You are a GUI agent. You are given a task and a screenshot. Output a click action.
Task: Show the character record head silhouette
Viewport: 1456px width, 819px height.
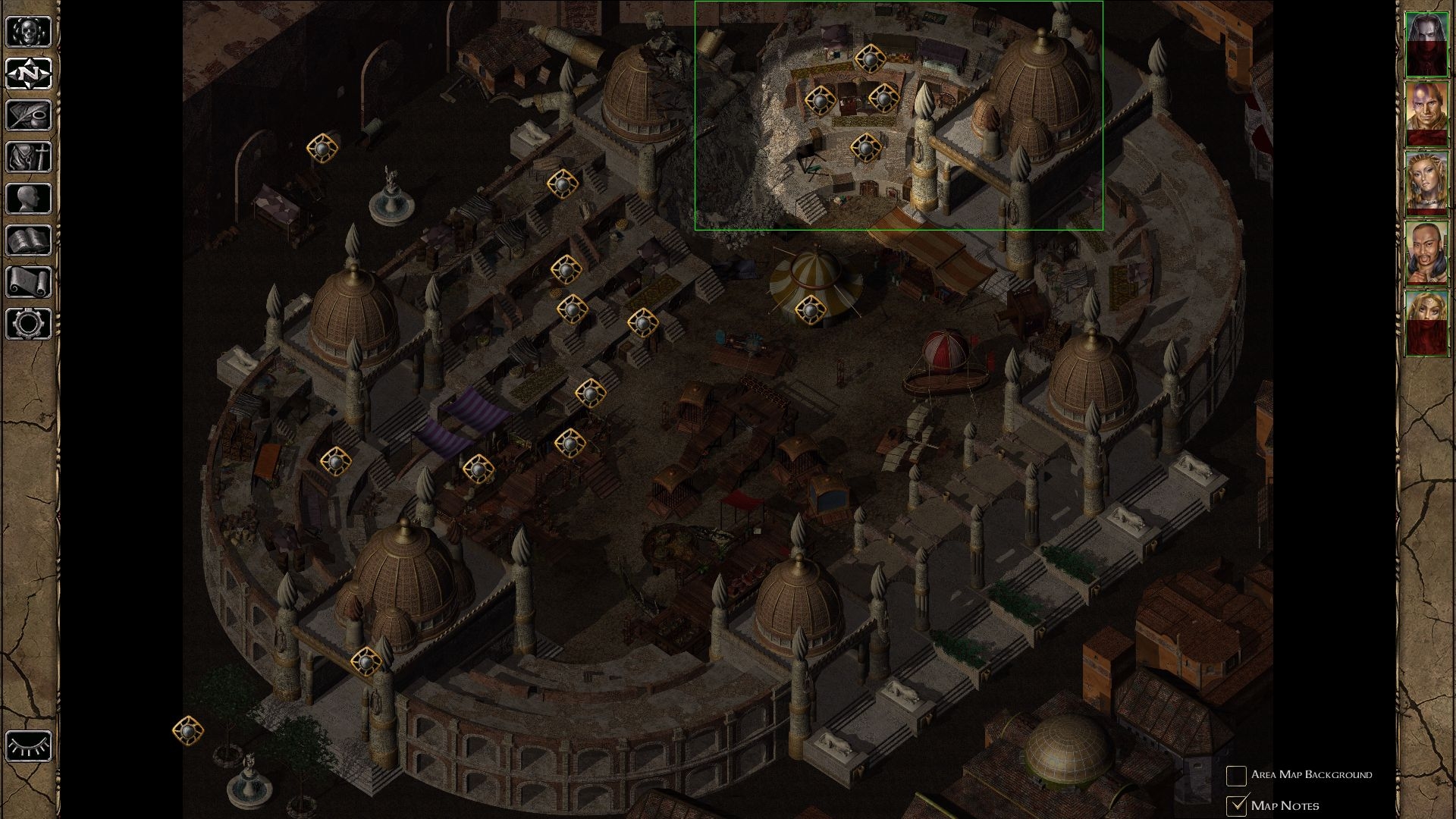click(x=29, y=199)
